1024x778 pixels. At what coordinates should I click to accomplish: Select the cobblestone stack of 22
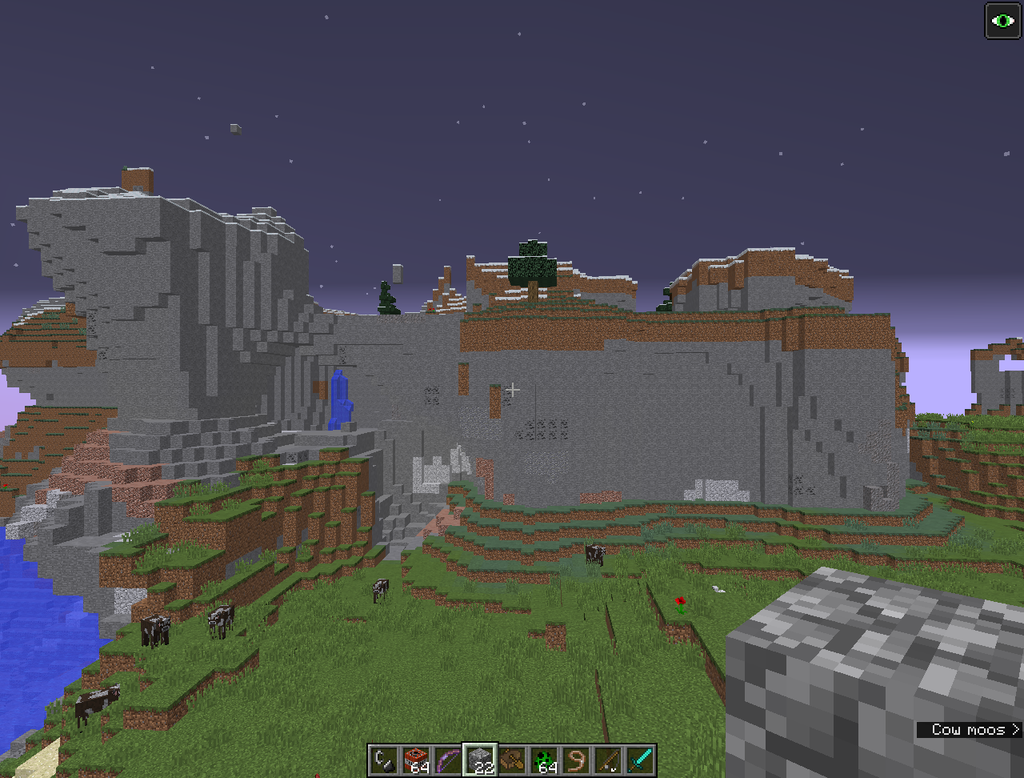pos(481,761)
